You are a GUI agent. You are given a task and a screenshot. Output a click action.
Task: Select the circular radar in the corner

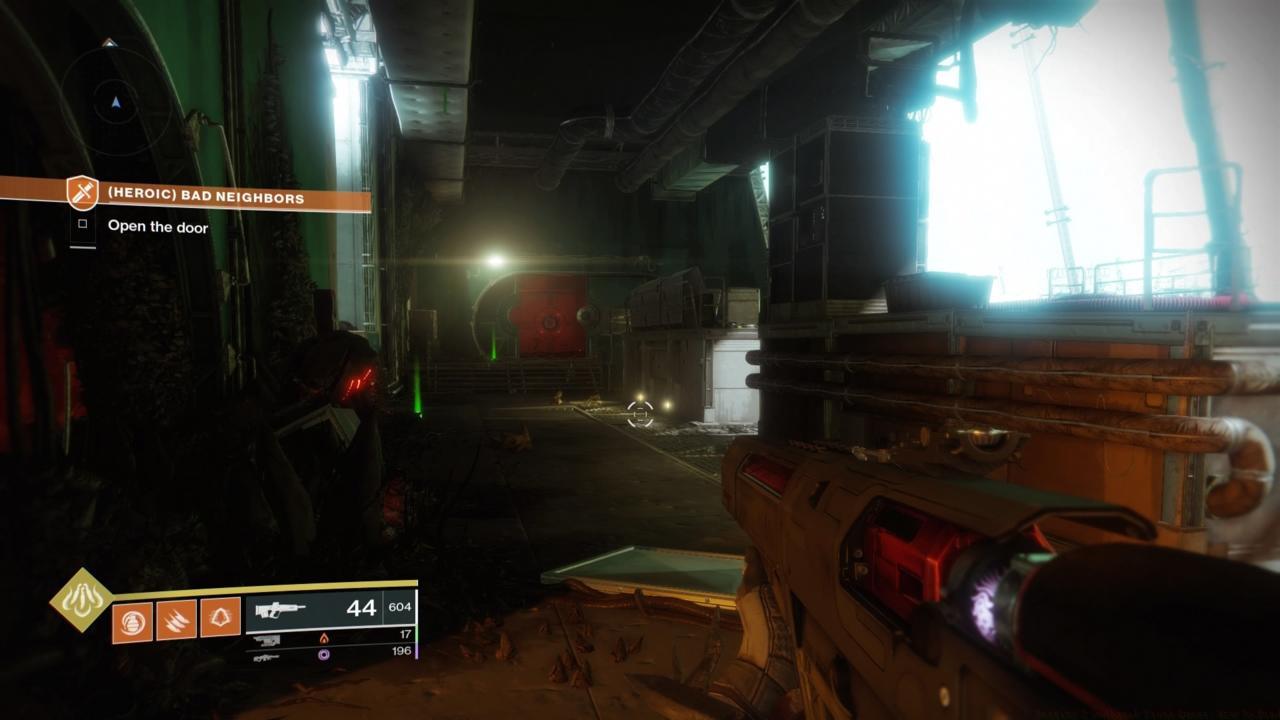(x=115, y=100)
